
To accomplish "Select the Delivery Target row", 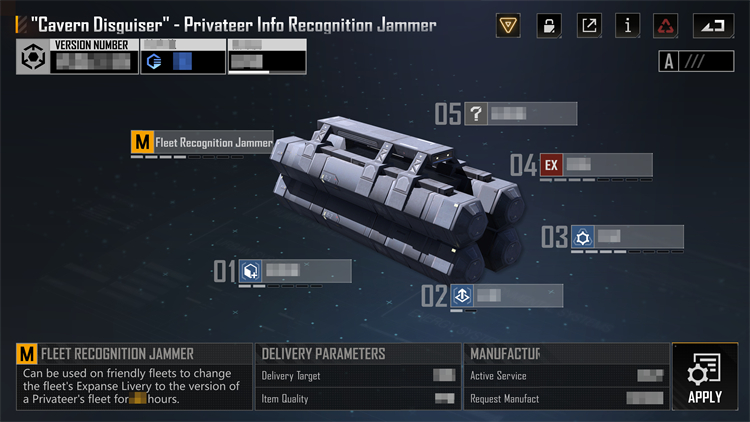I will tap(357, 376).
